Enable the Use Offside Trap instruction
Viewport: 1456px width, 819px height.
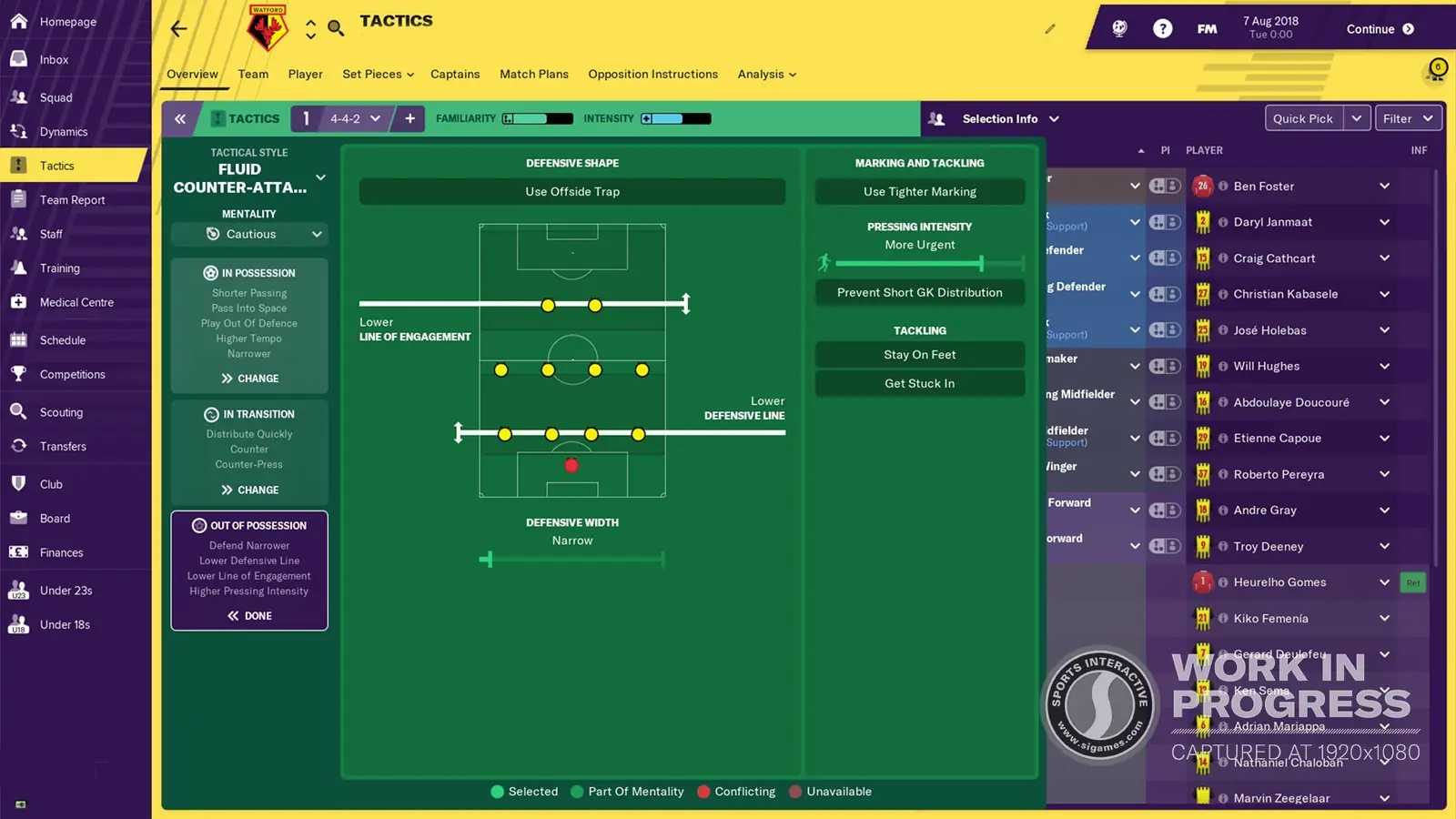tap(572, 191)
